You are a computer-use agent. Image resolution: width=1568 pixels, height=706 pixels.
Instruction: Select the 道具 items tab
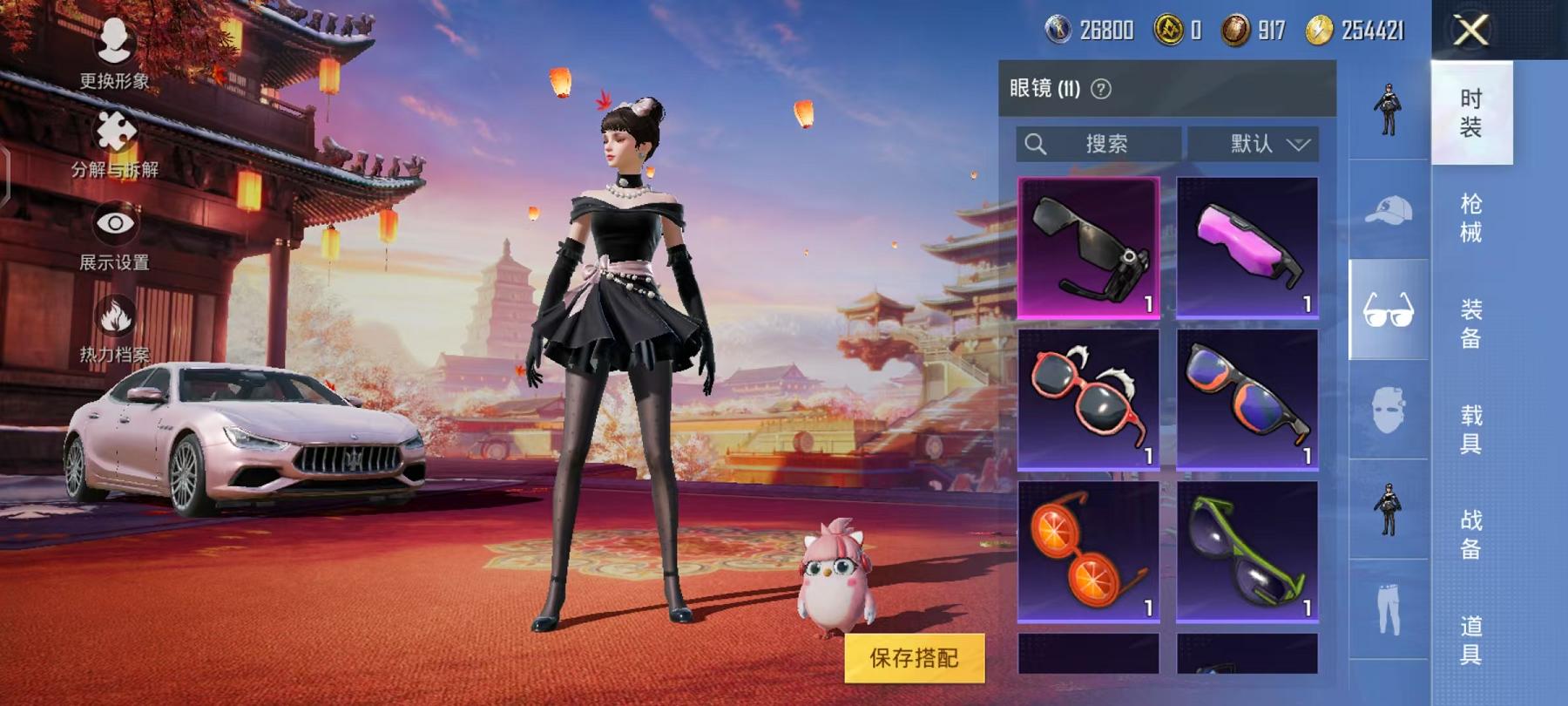(1471, 640)
